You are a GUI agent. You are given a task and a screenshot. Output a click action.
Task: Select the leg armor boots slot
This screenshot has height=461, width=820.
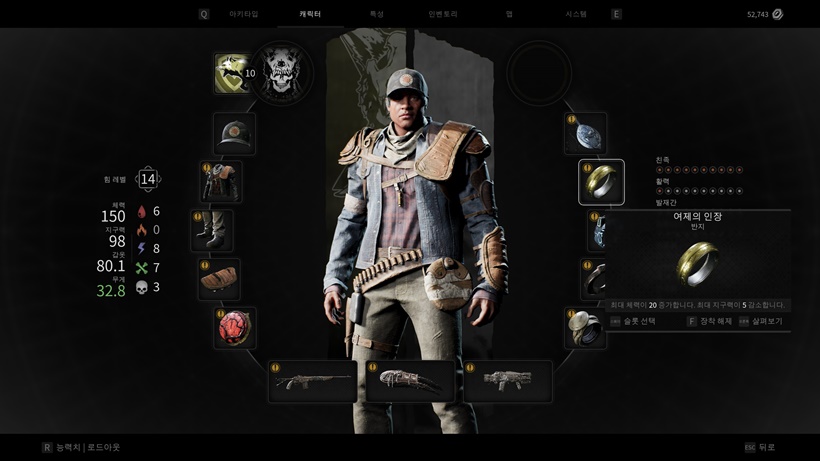(212, 231)
